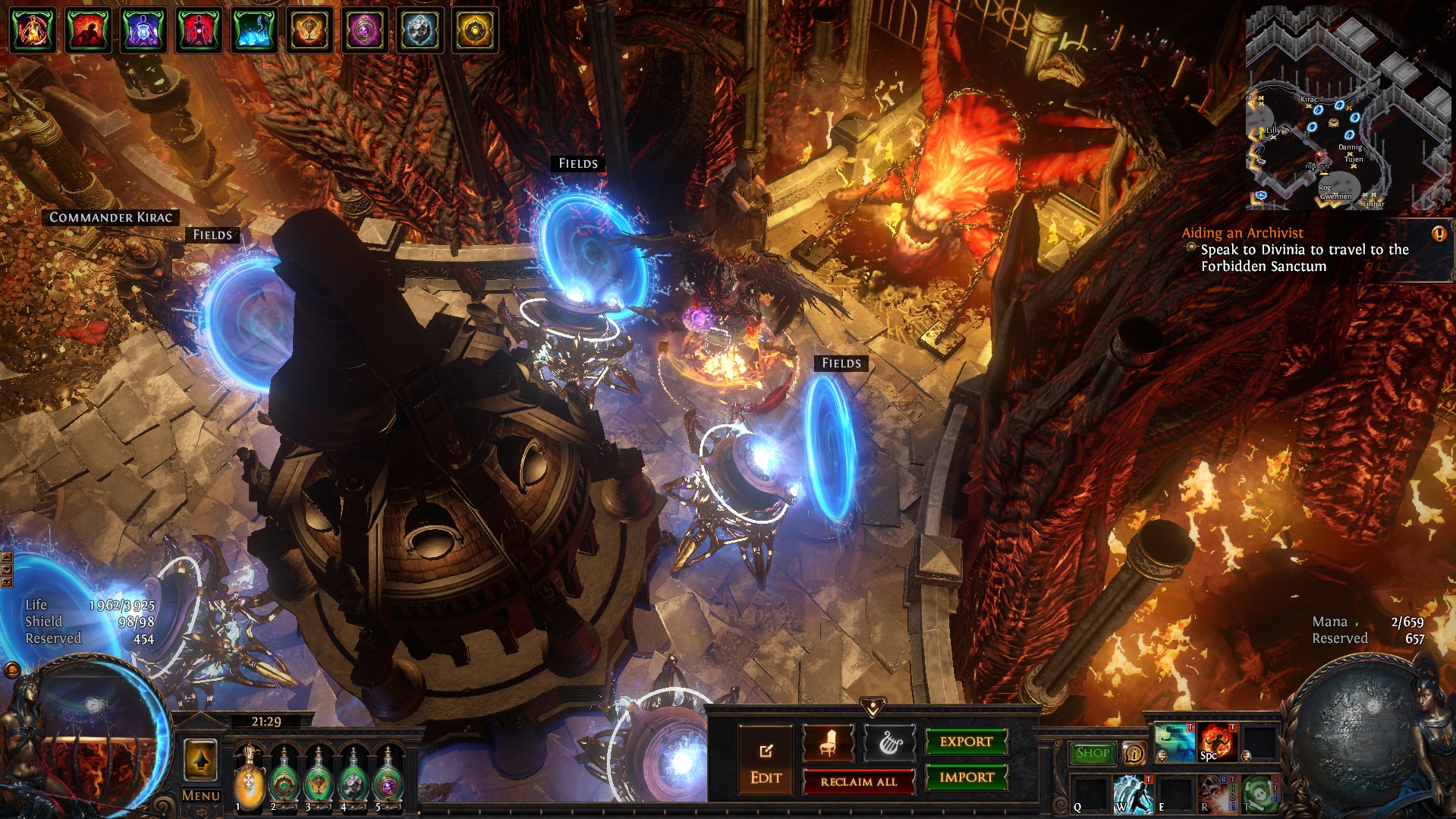
Task: Import a hideout layout
Action: click(x=966, y=777)
